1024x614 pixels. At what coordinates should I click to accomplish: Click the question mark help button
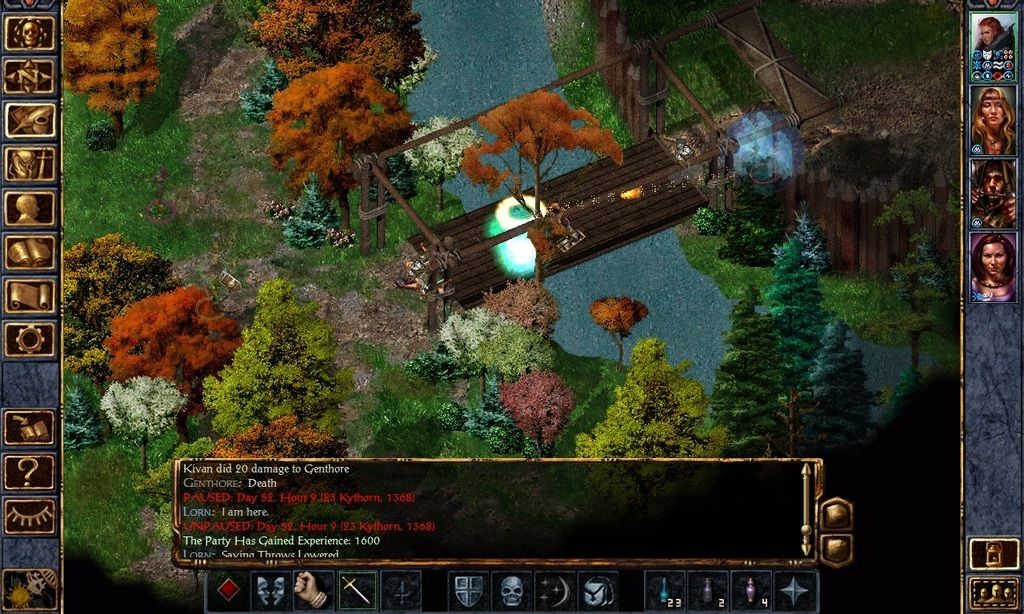tap(30, 472)
